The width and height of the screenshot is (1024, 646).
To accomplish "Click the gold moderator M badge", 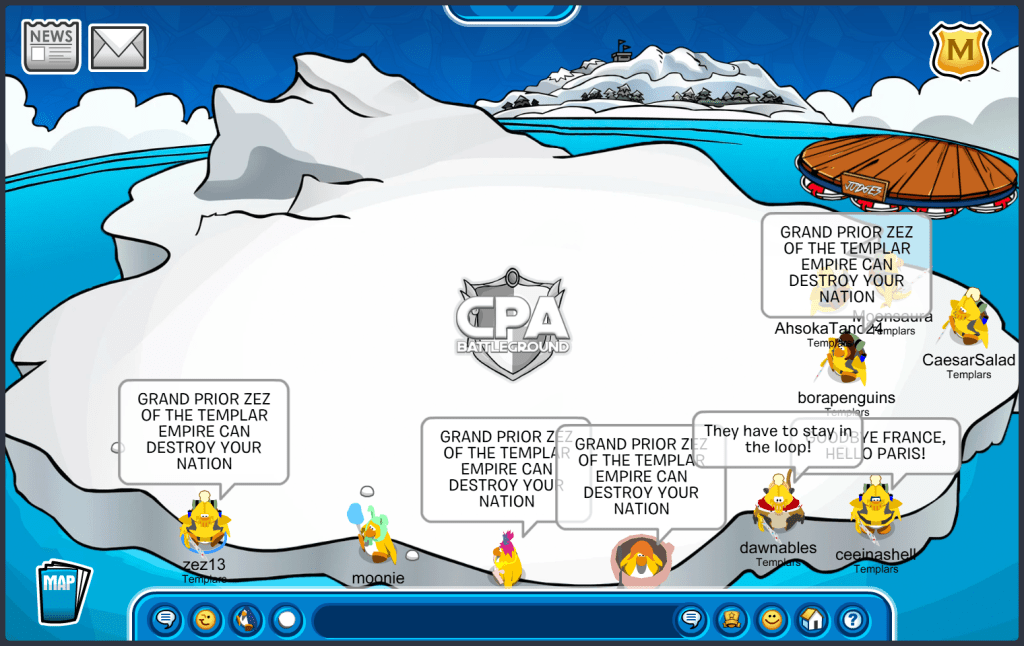I will 960,50.
